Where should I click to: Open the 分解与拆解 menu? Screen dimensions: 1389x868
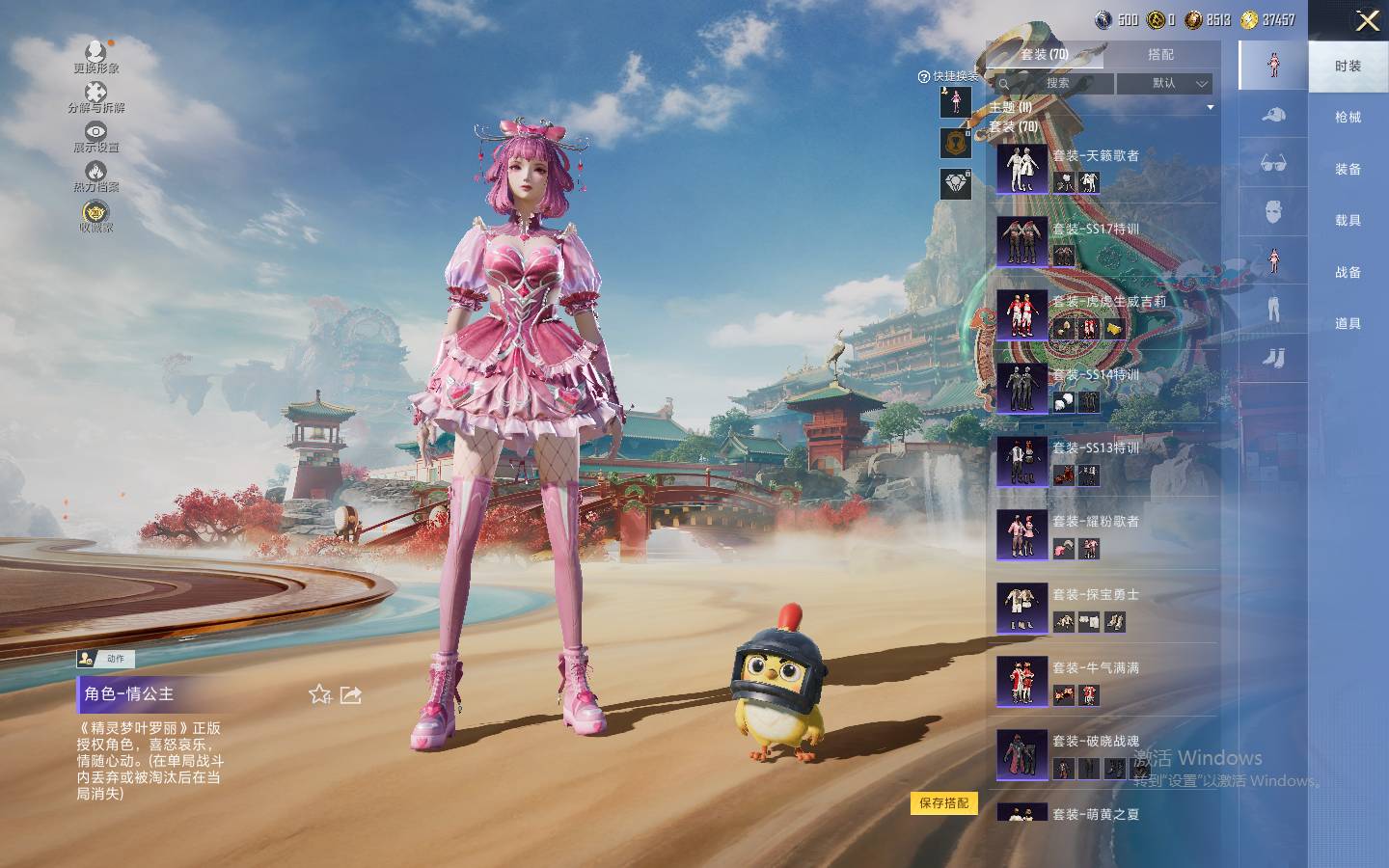tap(95, 96)
